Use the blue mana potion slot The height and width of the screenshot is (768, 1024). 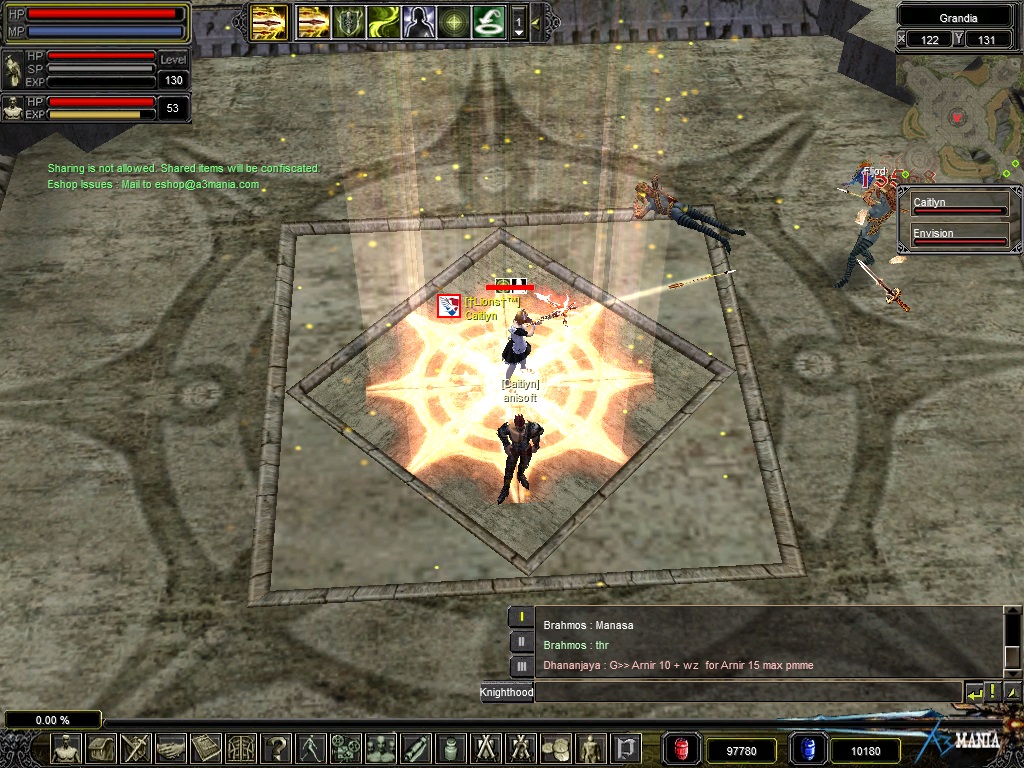click(x=807, y=749)
